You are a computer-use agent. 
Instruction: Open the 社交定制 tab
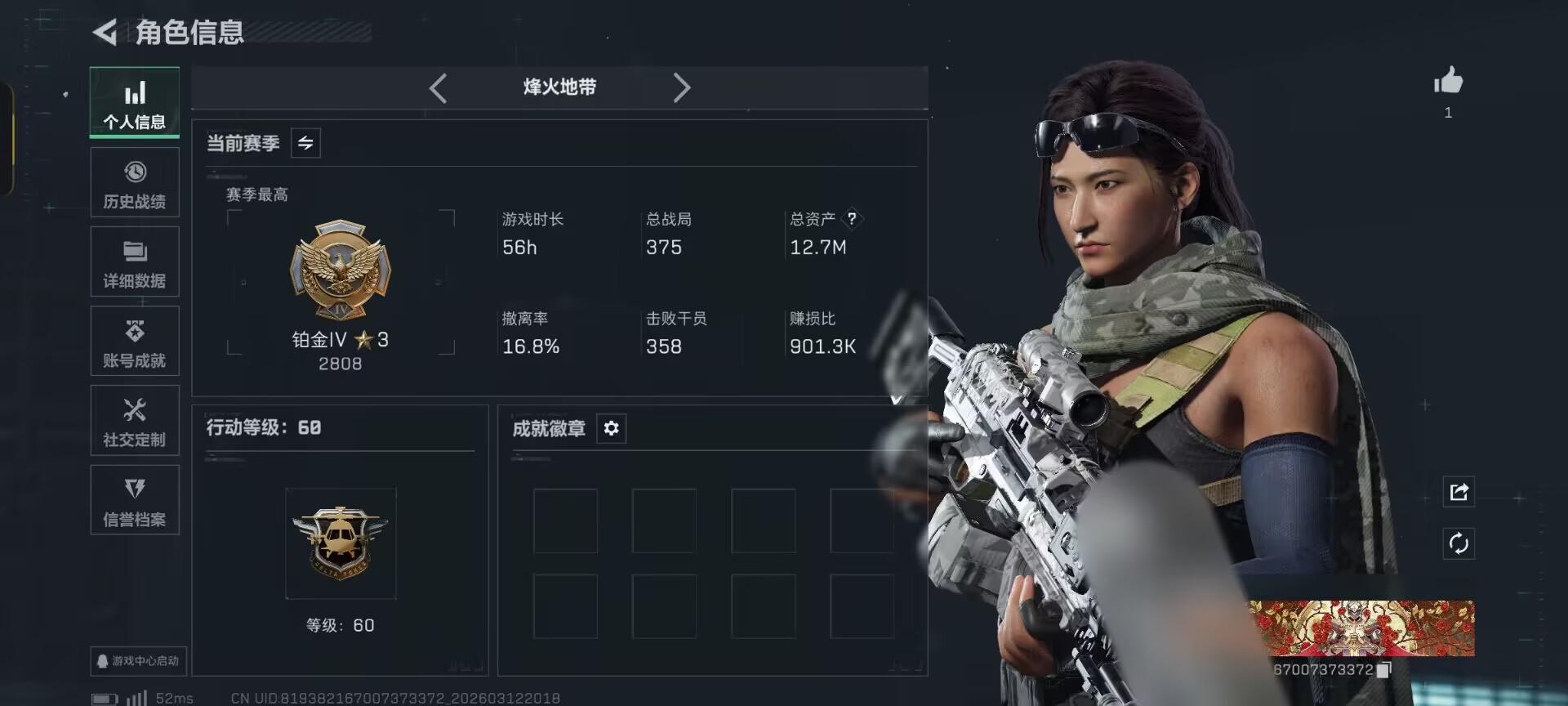[135, 421]
